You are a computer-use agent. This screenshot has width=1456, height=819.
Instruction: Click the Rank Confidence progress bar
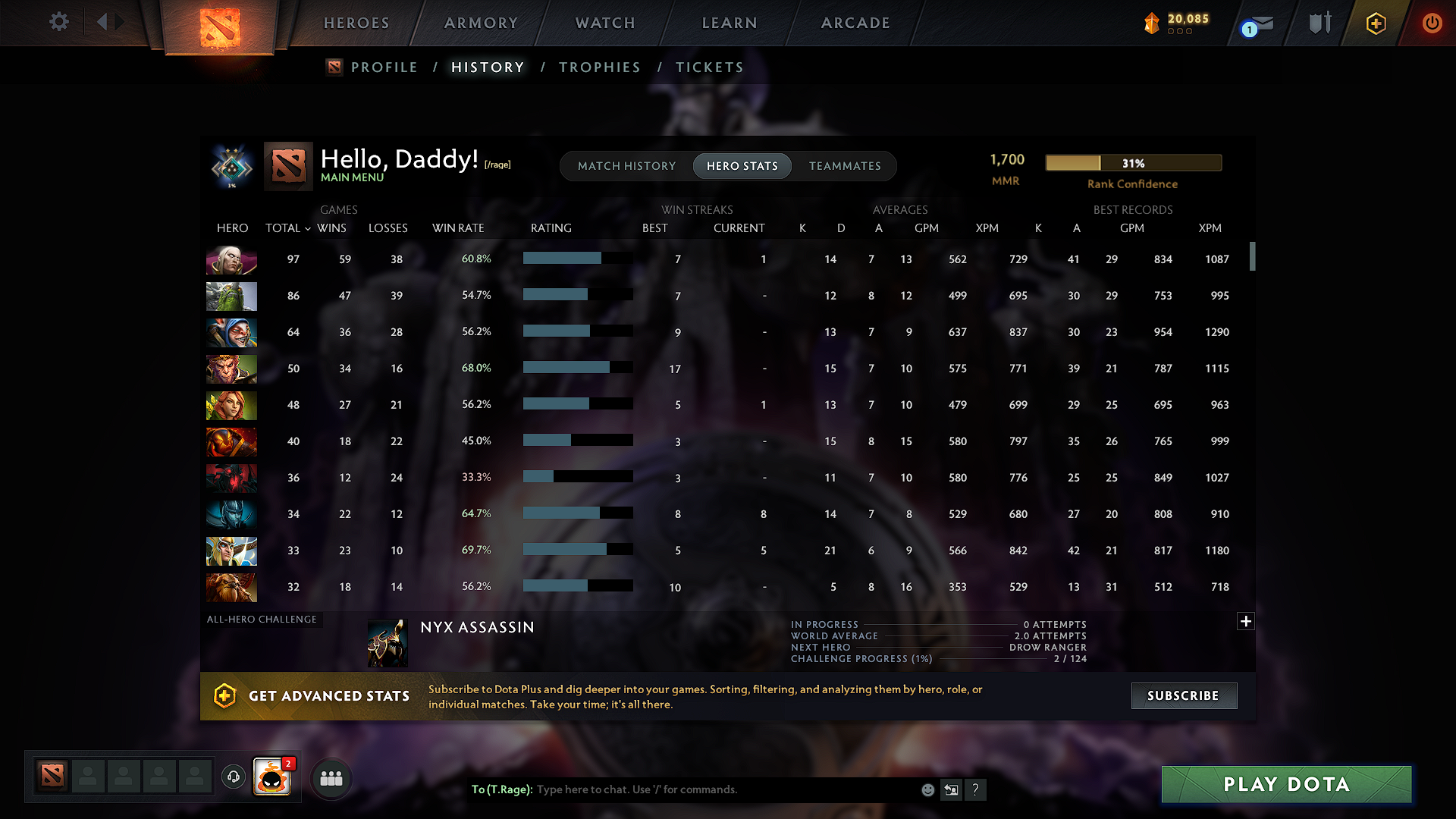click(1133, 162)
